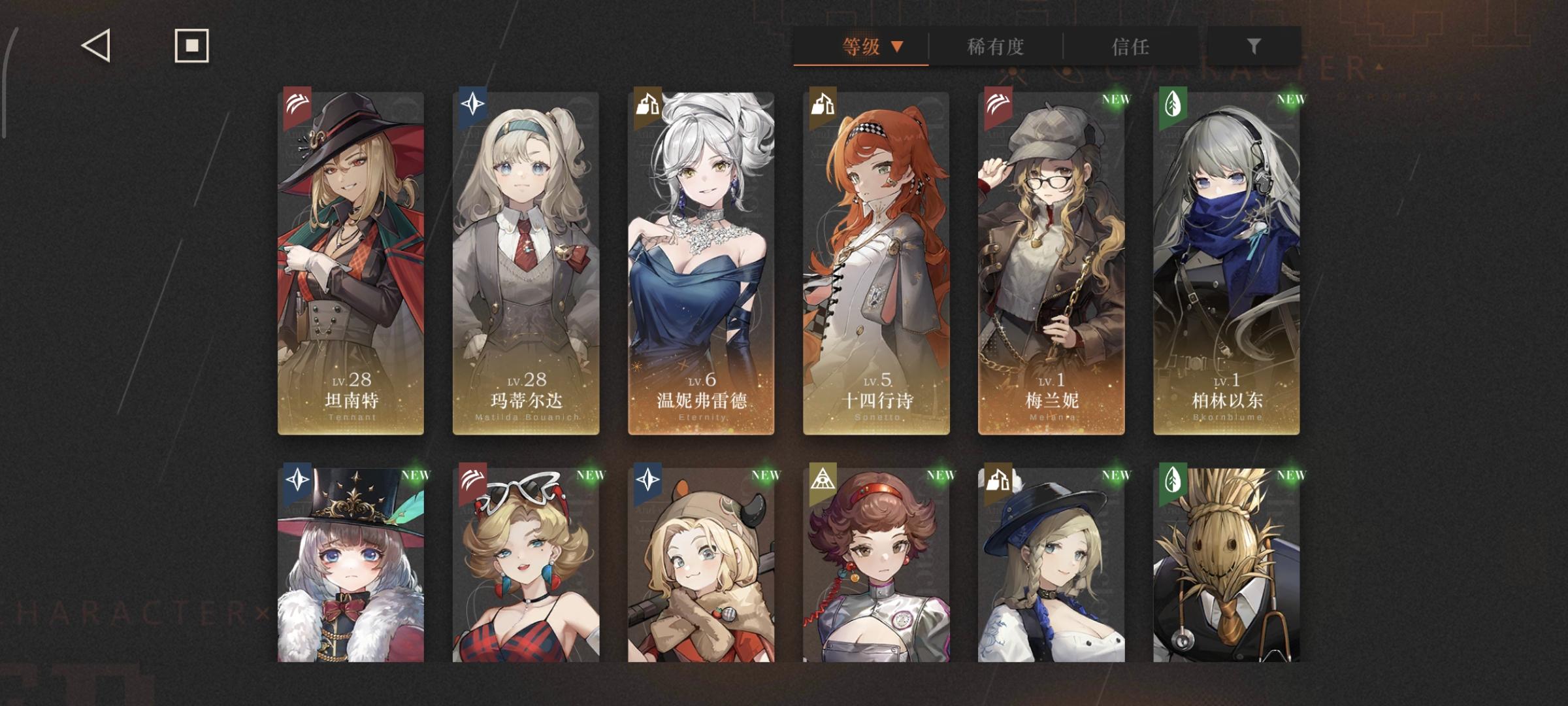Click the Mineral afflatus icon on Eternity's card
Image resolution: width=1568 pixels, height=706 pixels.
click(x=646, y=103)
